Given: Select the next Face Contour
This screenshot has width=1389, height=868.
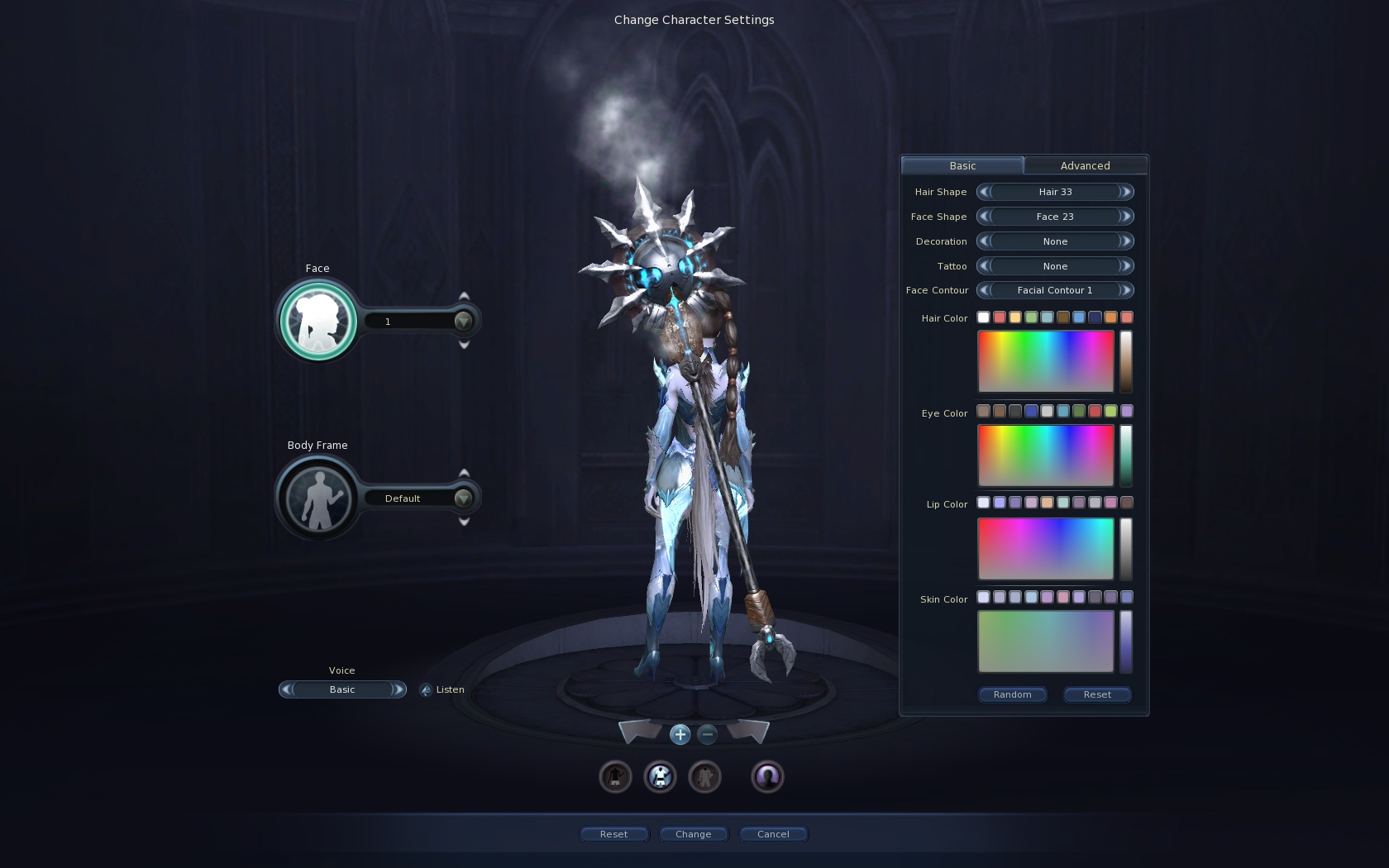Looking at the screenshot, I should (x=1125, y=290).
